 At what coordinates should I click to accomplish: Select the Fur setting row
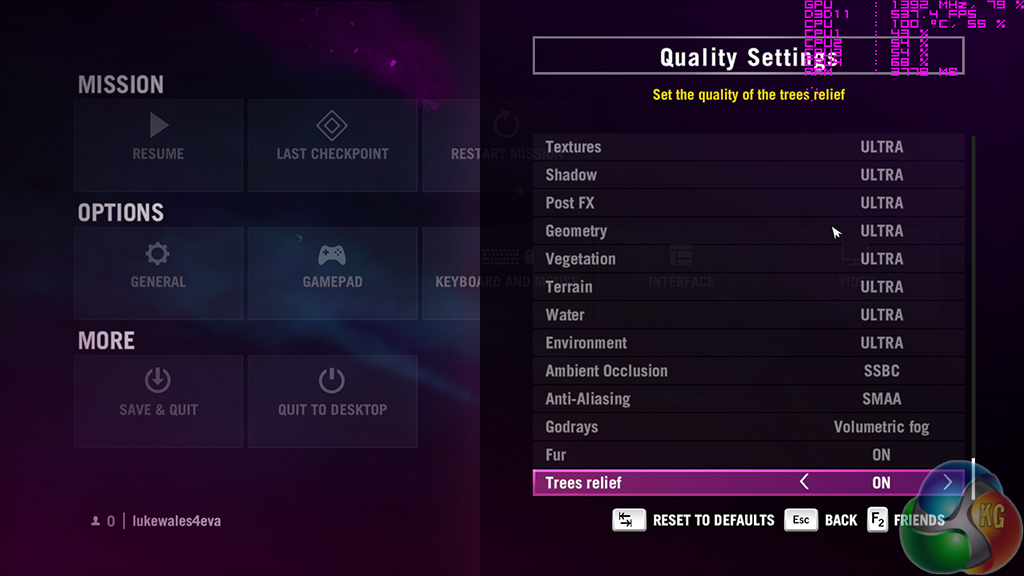(748, 455)
